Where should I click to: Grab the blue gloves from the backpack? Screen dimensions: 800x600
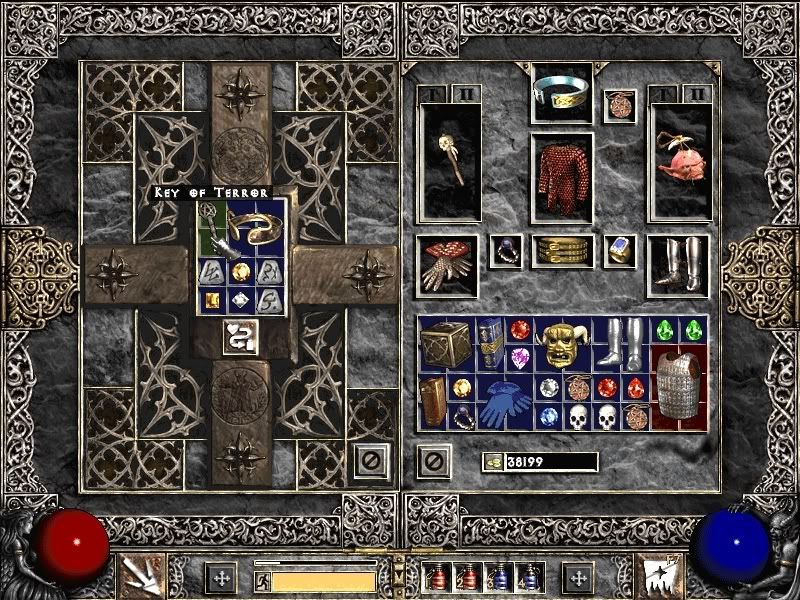tap(507, 403)
